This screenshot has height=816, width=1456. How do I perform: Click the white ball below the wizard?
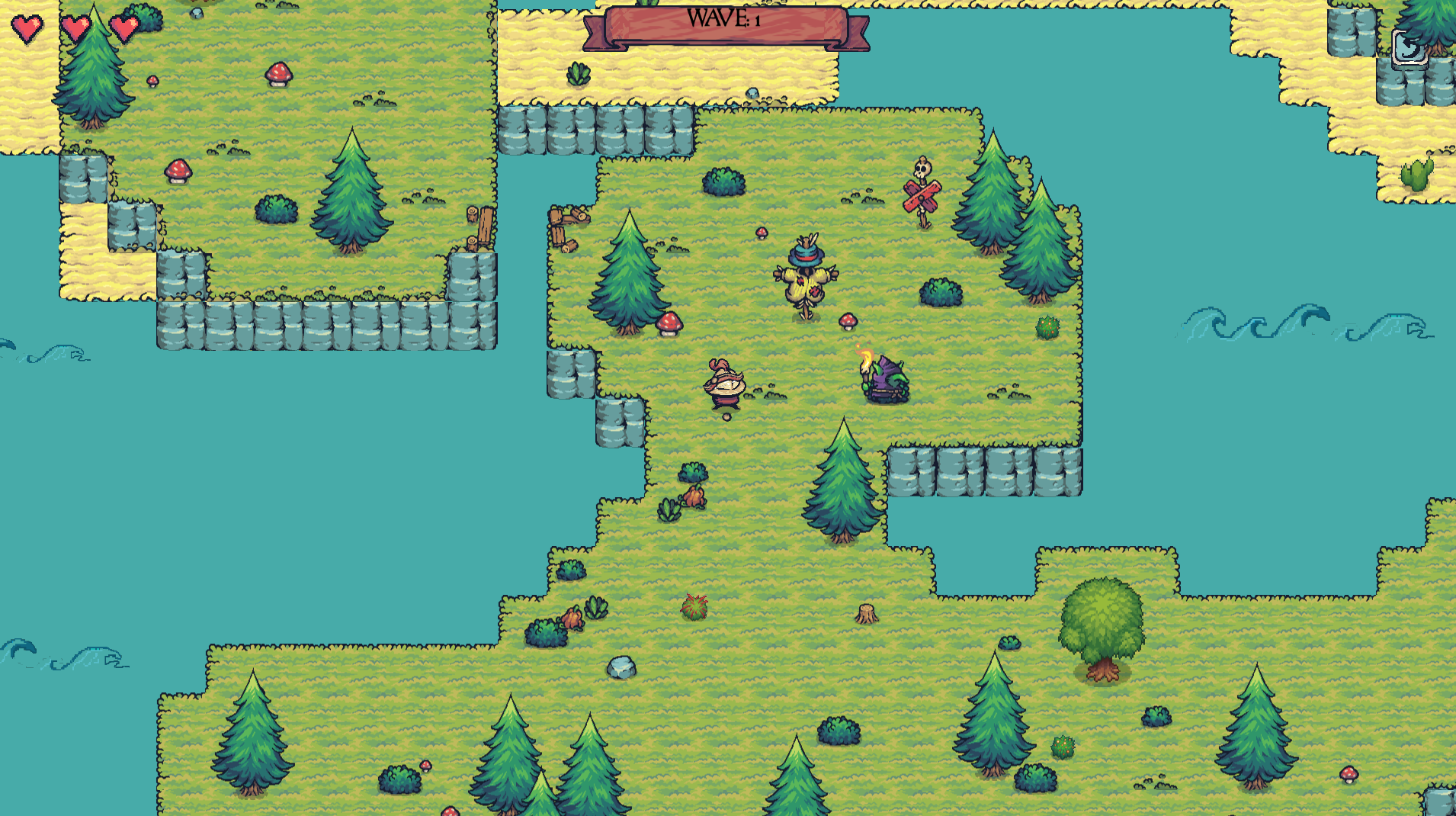(726, 416)
